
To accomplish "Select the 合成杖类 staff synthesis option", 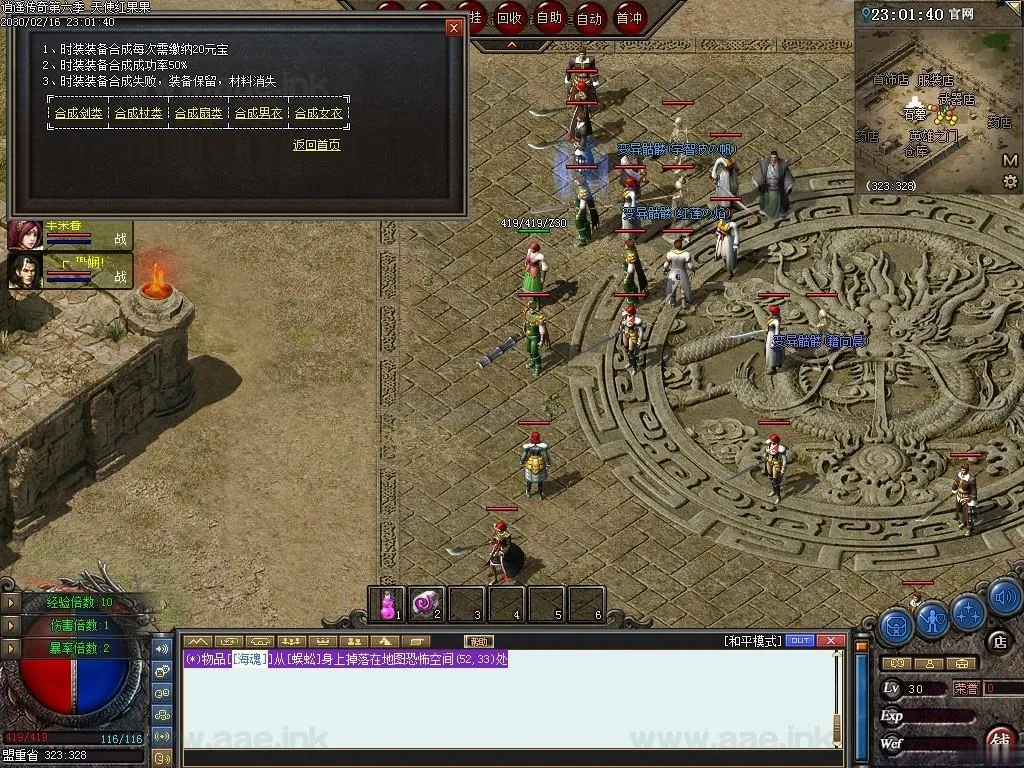I will [138, 114].
